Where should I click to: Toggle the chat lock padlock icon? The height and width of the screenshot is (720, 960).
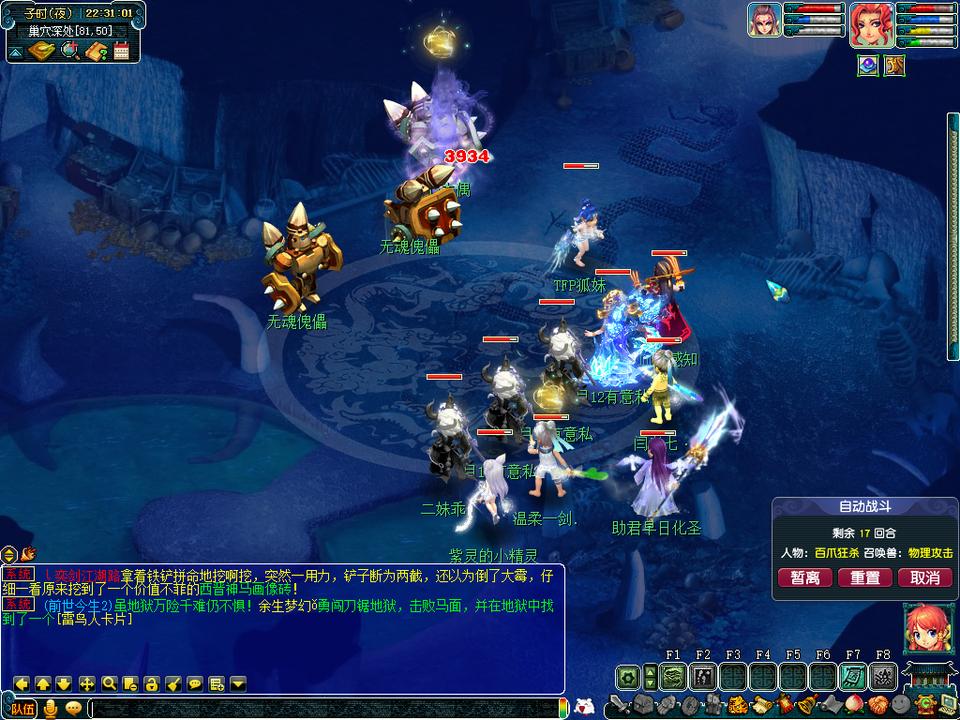click(152, 684)
